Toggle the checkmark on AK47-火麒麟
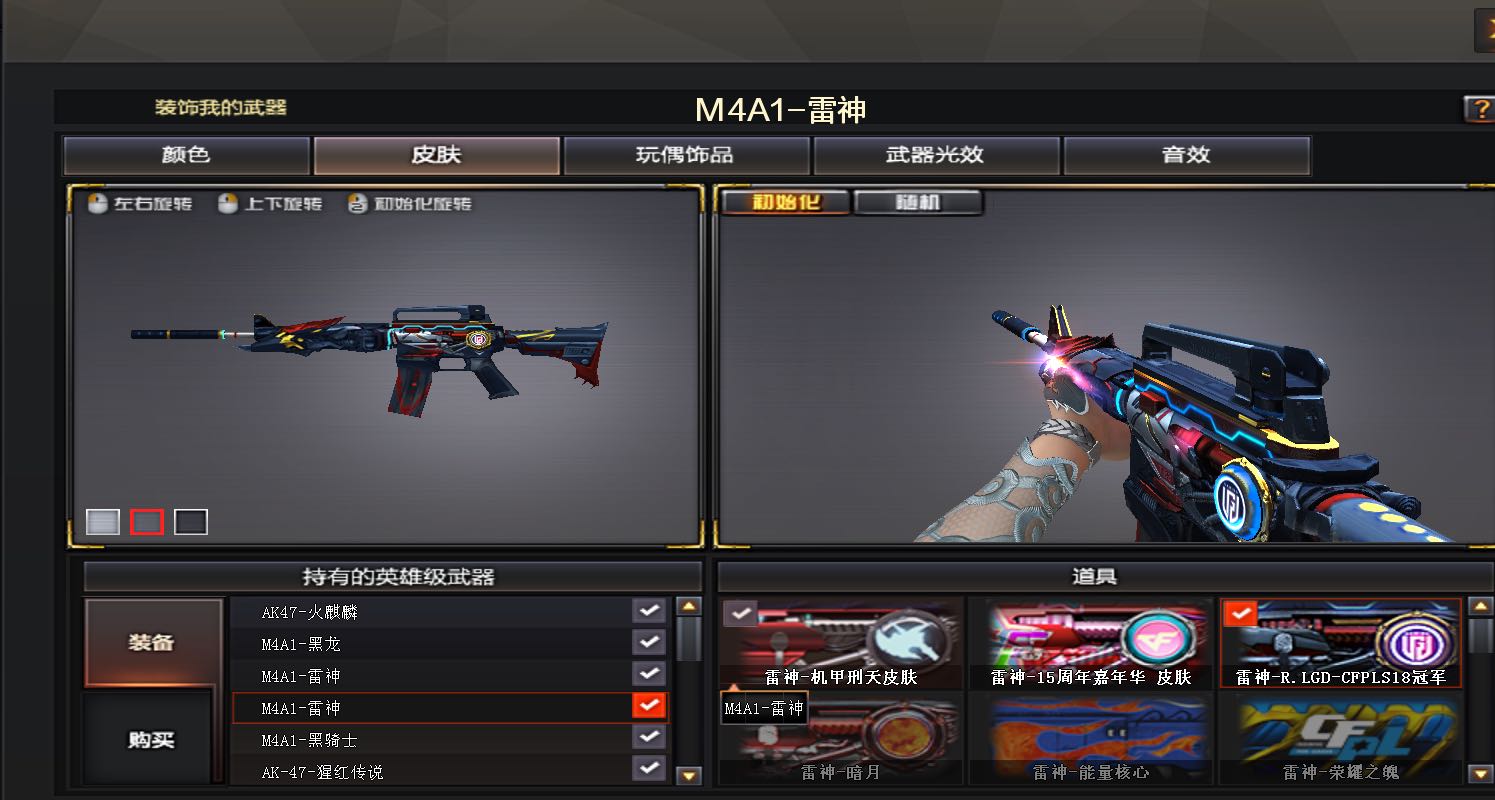The height and width of the screenshot is (800, 1495). pos(649,613)
